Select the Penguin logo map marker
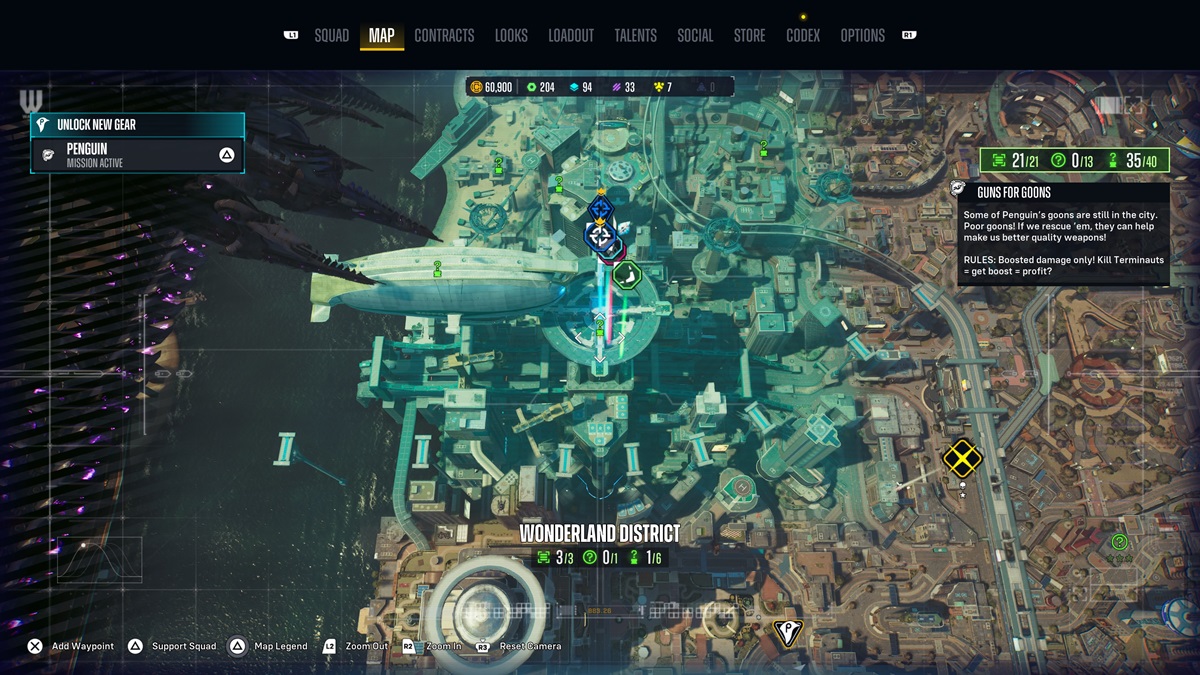 [788, 632]
